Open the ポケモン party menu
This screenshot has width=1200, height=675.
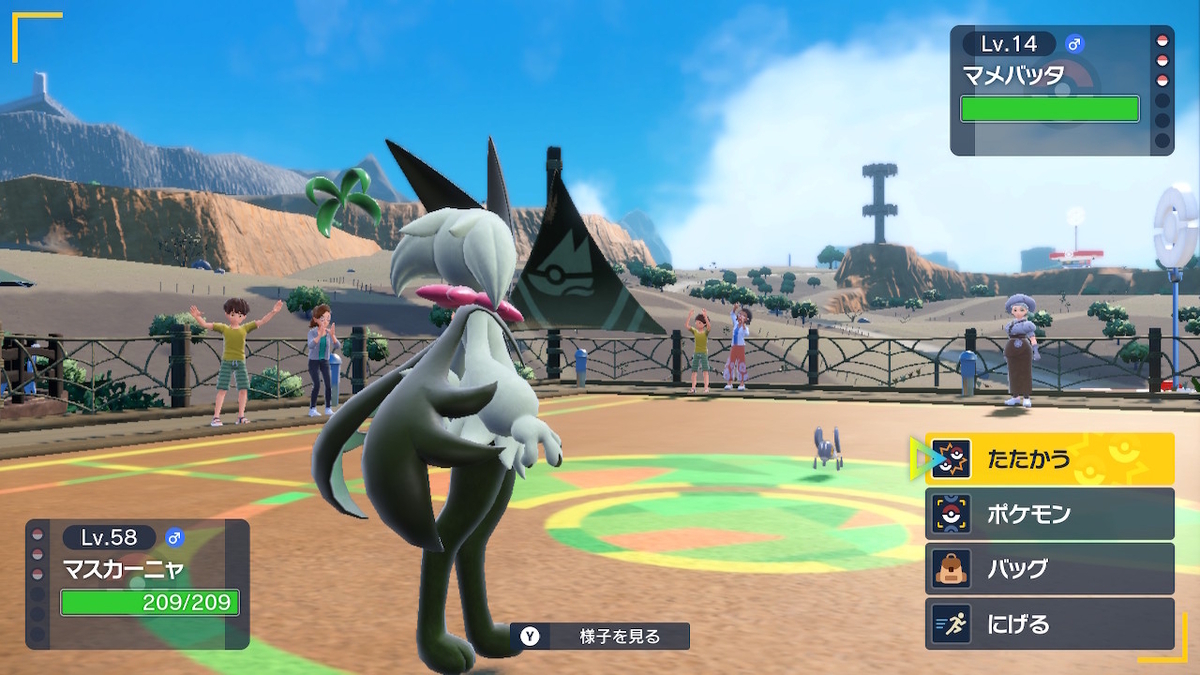(x=1048, y=514)
